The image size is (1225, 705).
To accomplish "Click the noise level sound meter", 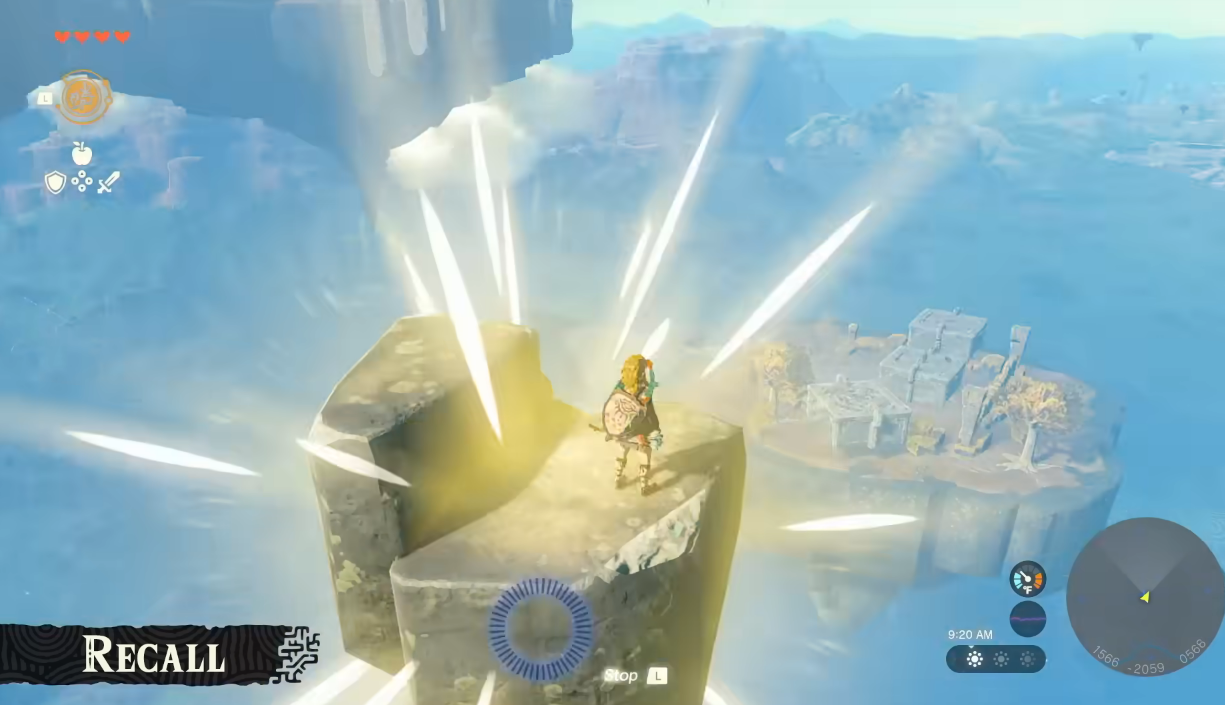I will point(1027,619).
